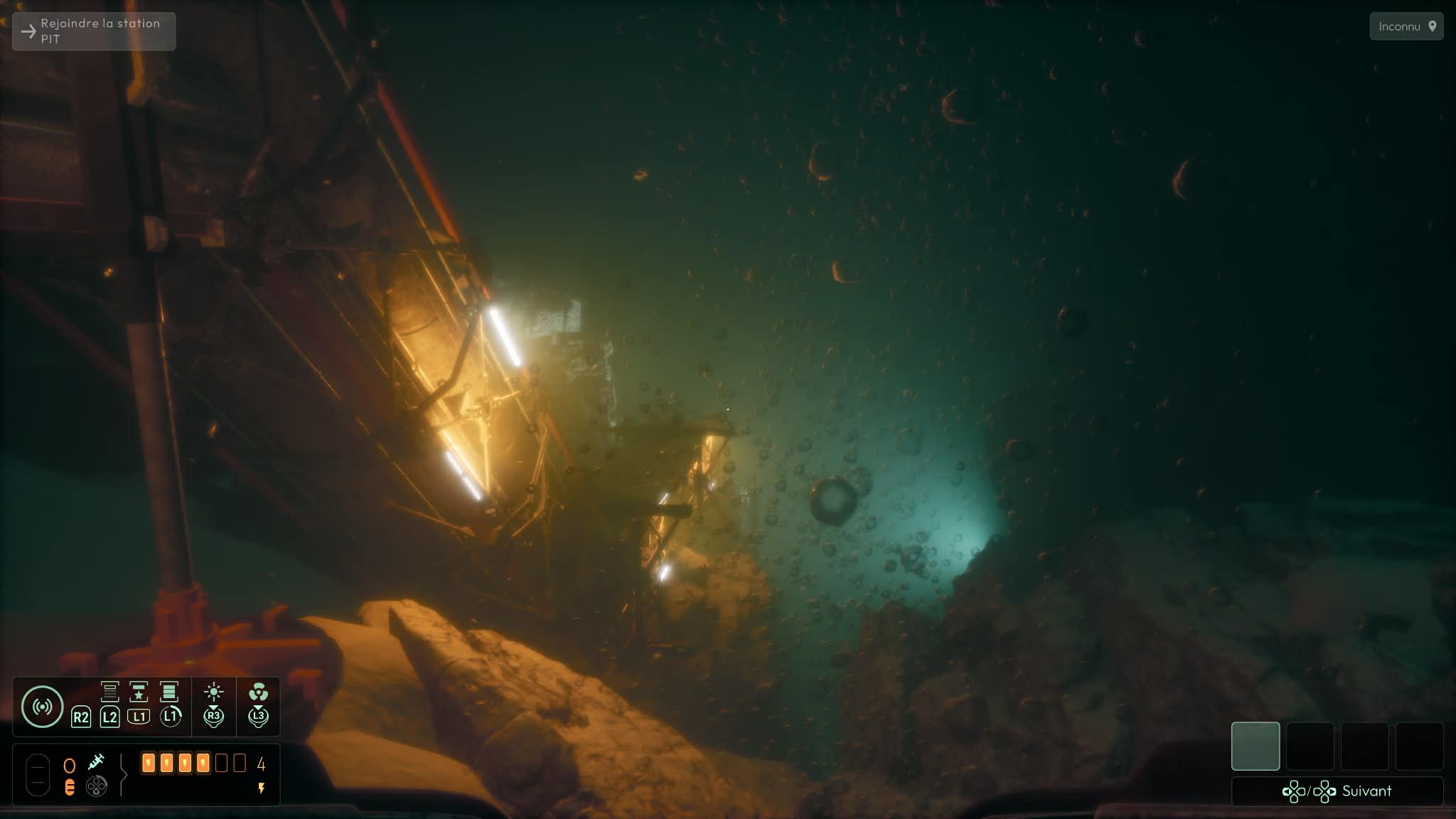The image size is (1456, 819).
Task: Toggle the lights sun icon
Action: 213,692
